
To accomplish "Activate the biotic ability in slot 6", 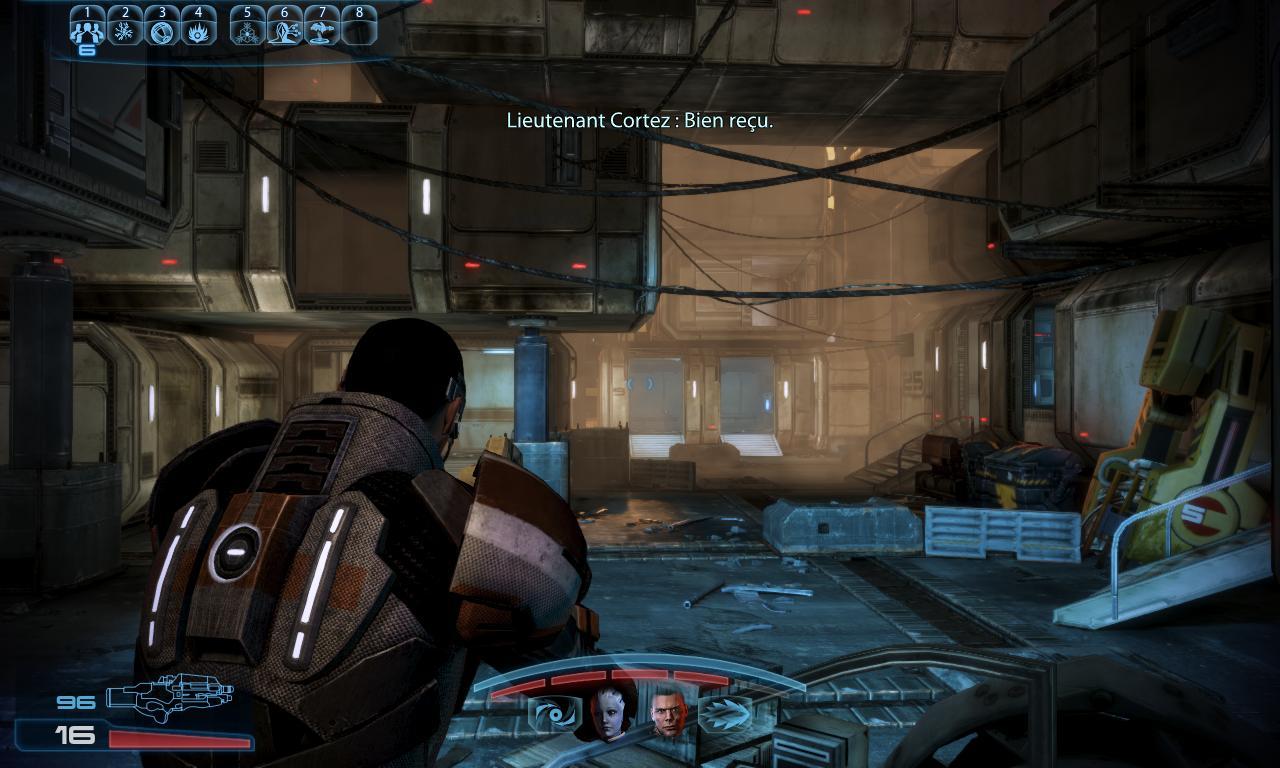I will (285, 31).
